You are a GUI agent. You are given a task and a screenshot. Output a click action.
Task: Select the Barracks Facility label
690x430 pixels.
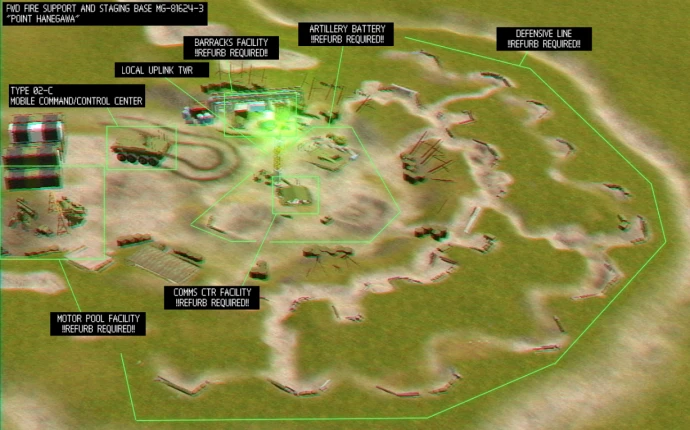[x=230, y=47]
